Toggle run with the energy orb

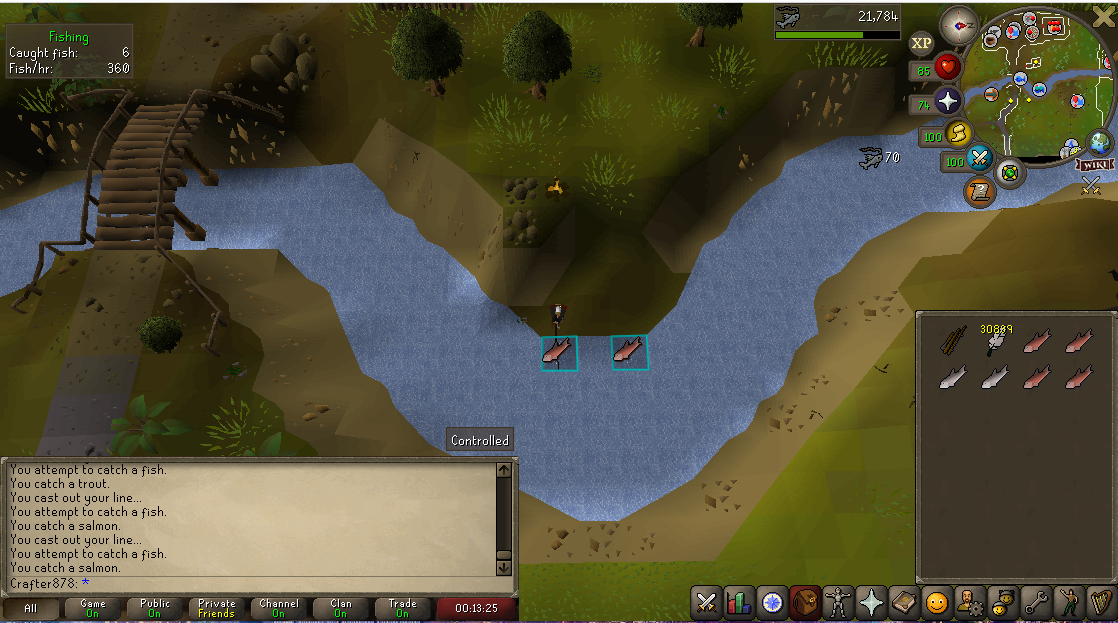tap(959, 132)
